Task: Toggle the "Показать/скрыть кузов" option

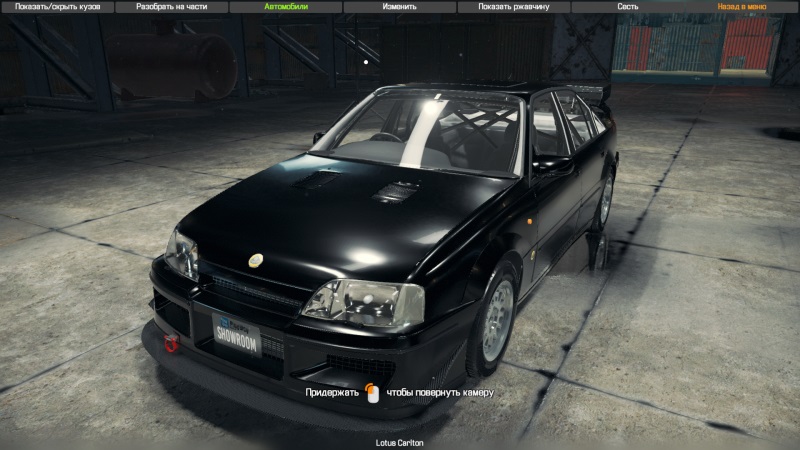Action: pos(56,6)
